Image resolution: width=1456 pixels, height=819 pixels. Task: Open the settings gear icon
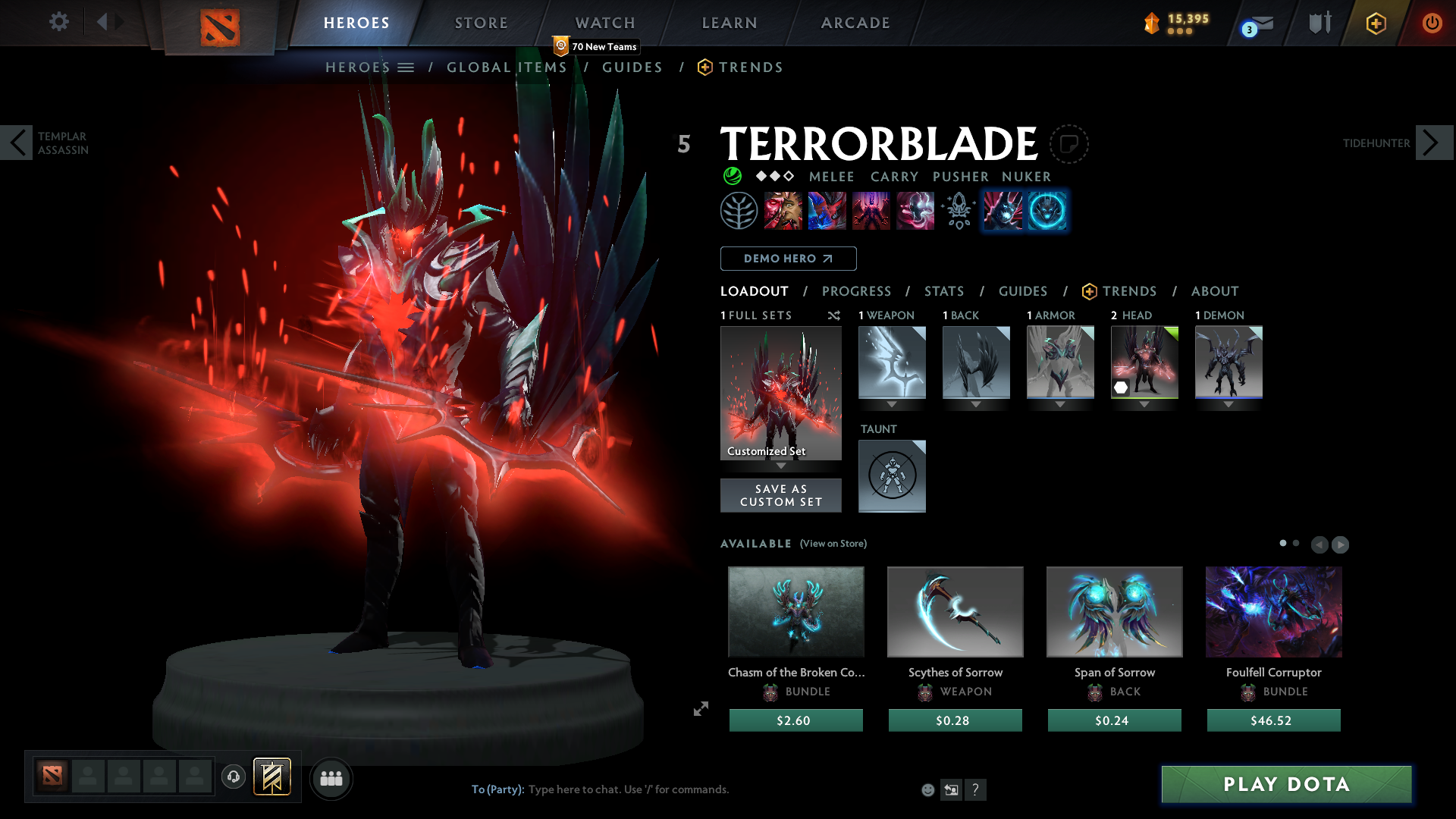[58, 22]
